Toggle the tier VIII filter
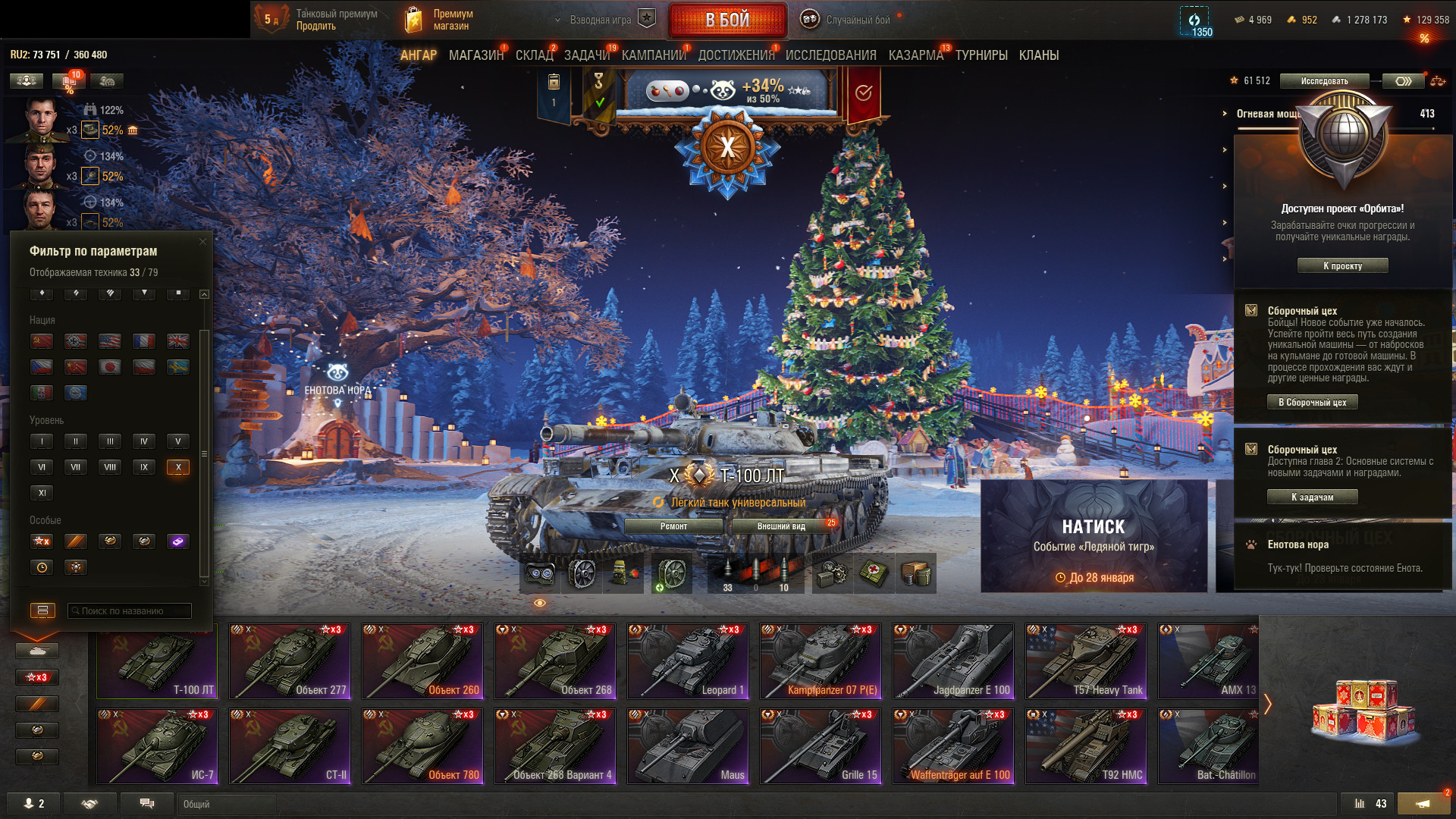 [110, 467]
